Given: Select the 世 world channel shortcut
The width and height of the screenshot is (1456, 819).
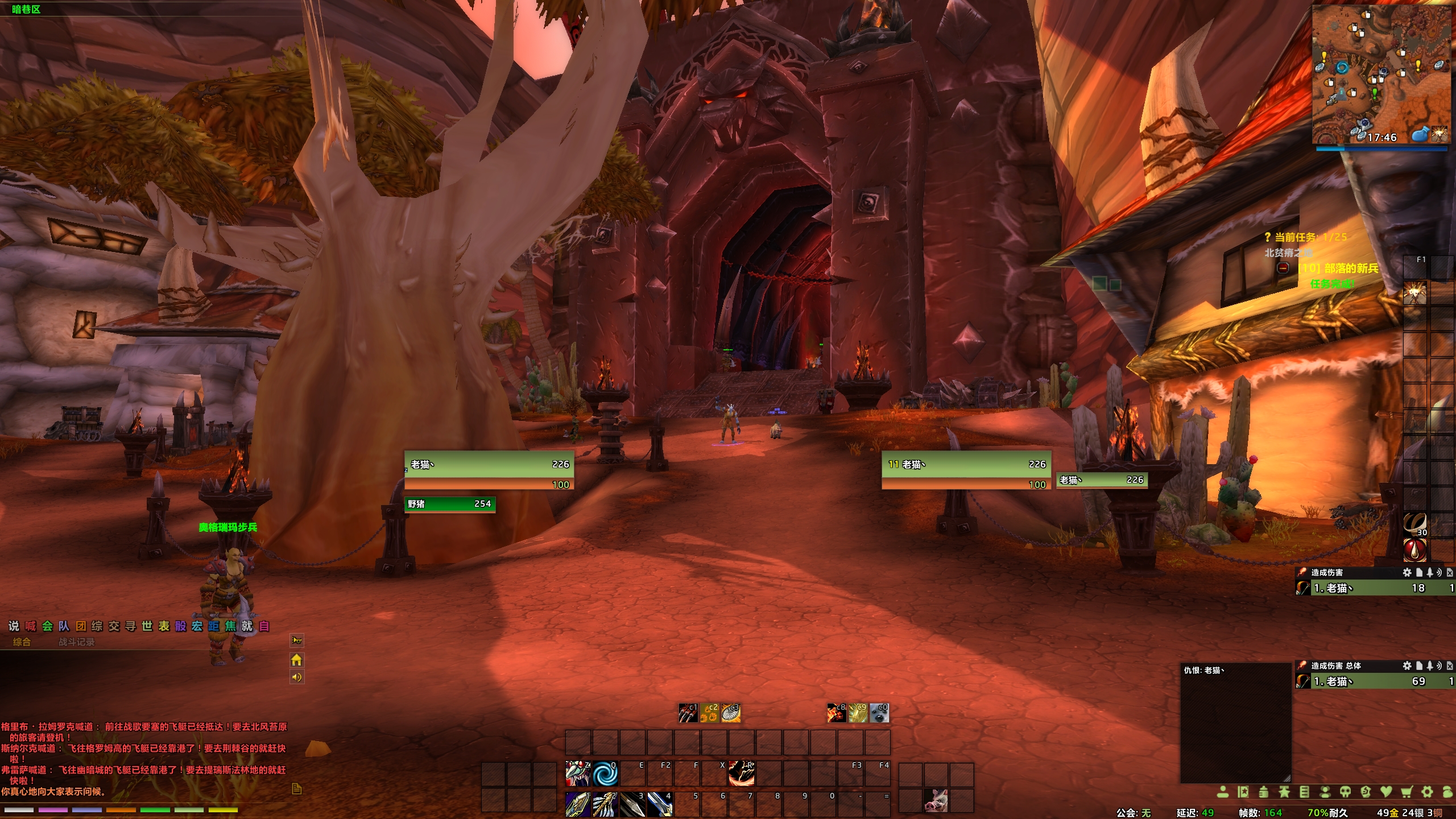Looking at the screenshot, I should 147,626.
